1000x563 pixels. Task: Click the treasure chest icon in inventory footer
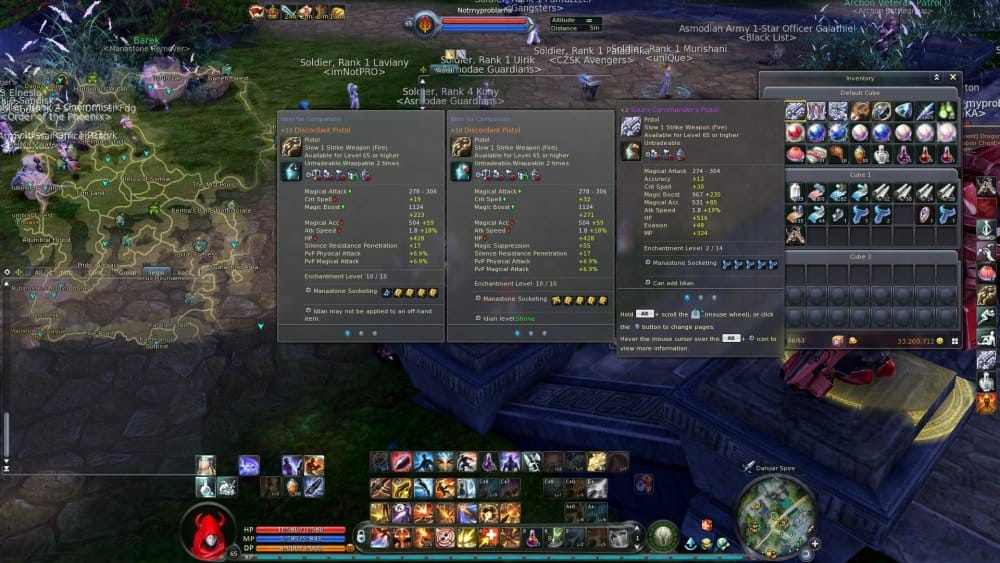[x=838, y=341]
